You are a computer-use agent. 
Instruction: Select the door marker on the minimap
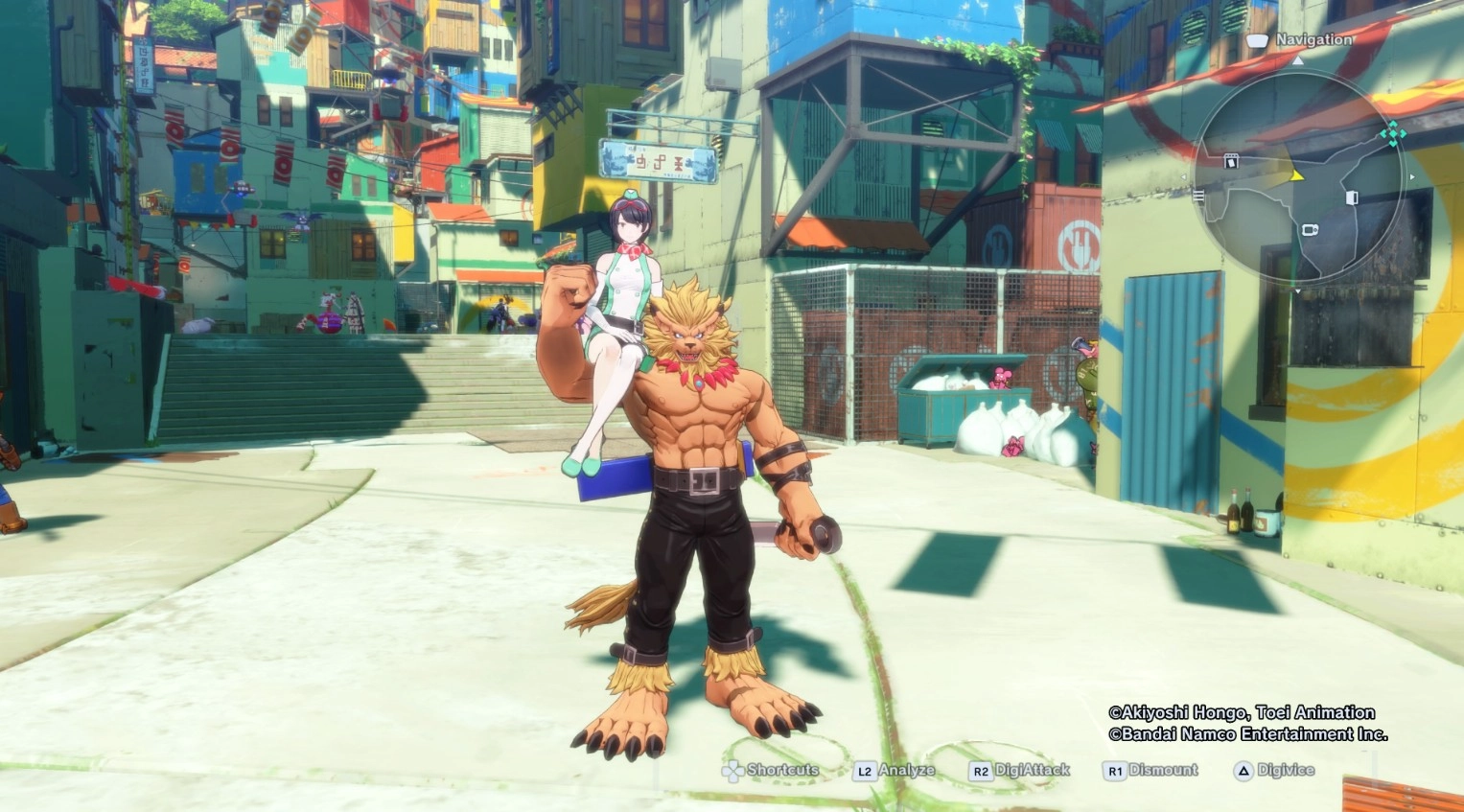coord(1352,197)
